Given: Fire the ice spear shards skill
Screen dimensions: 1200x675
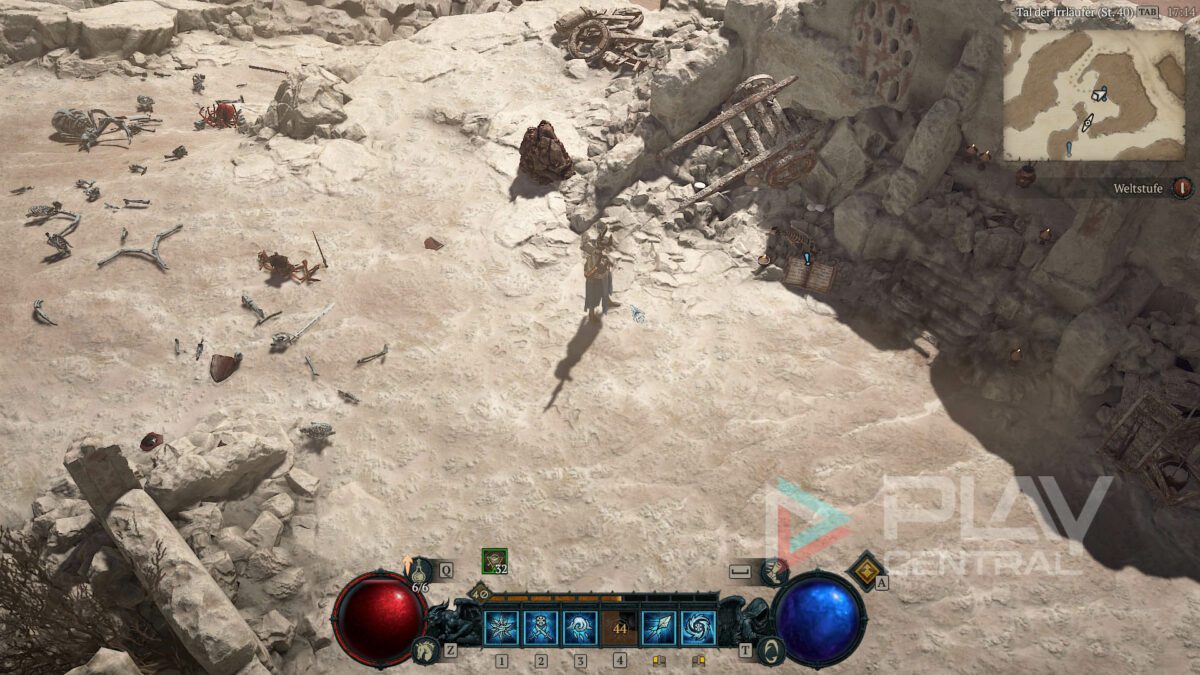Looking at the screenshot, I should 659,628.
